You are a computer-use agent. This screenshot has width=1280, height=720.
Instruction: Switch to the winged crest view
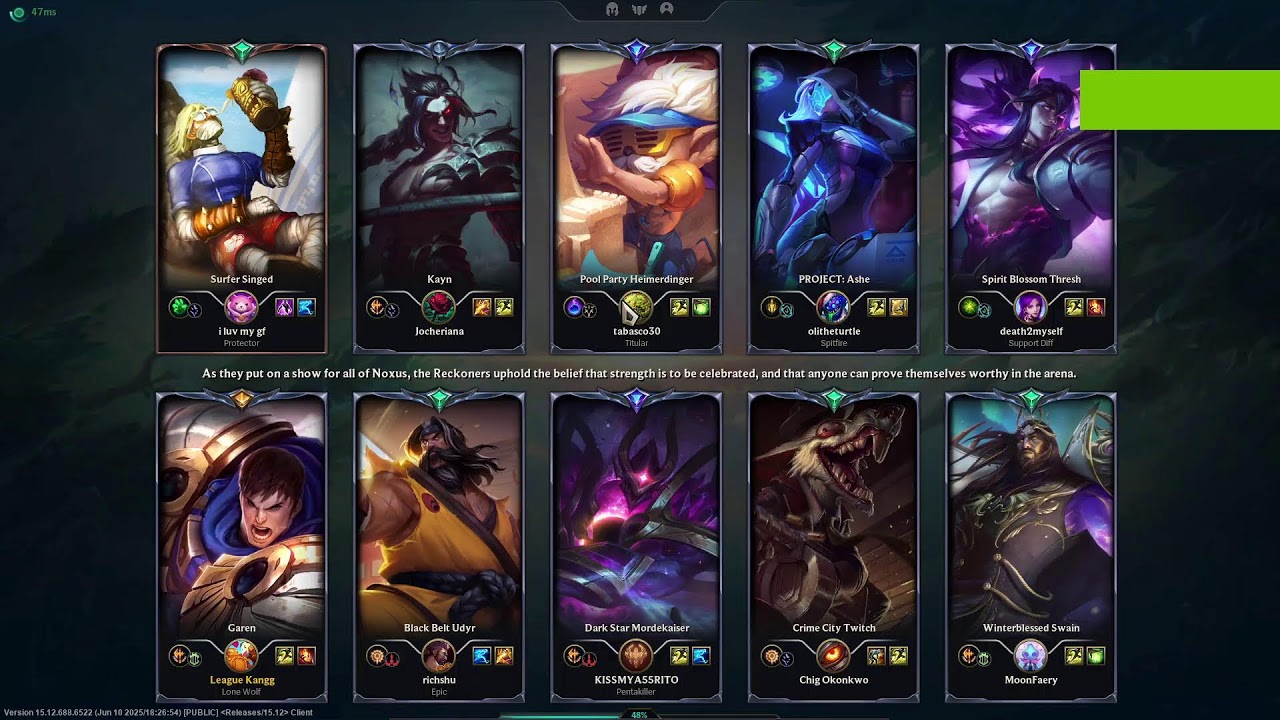pos(639,9)
